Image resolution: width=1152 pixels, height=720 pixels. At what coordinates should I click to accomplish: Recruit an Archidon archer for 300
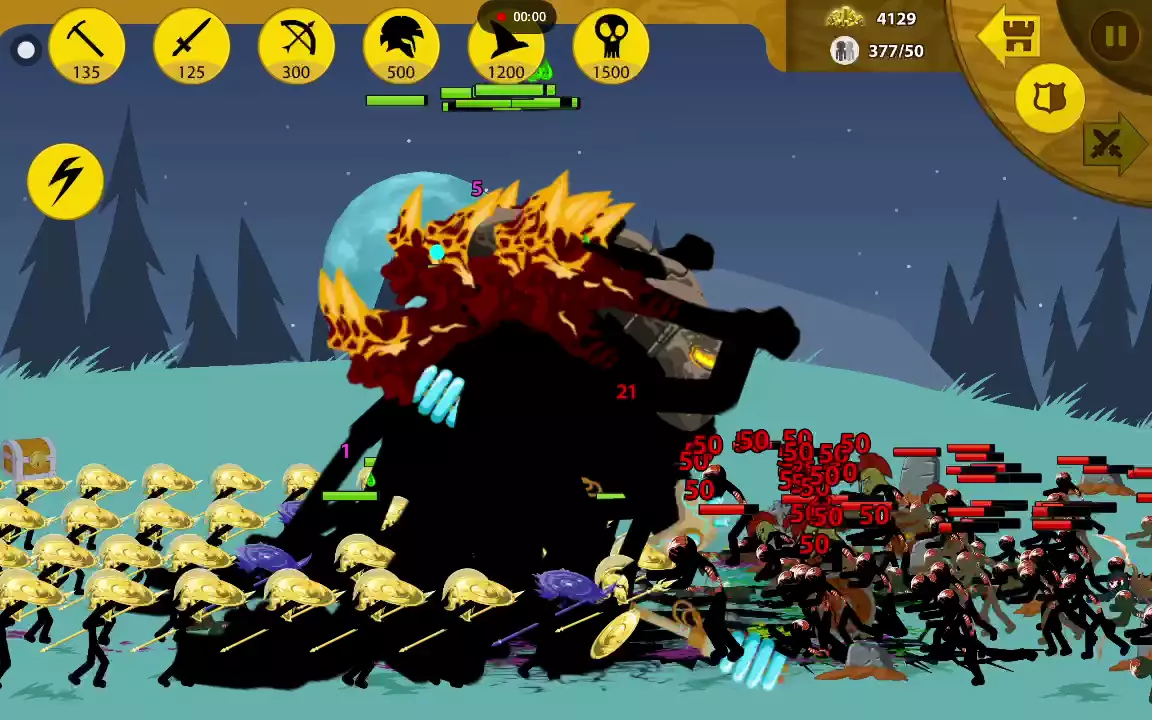[296, 47]
